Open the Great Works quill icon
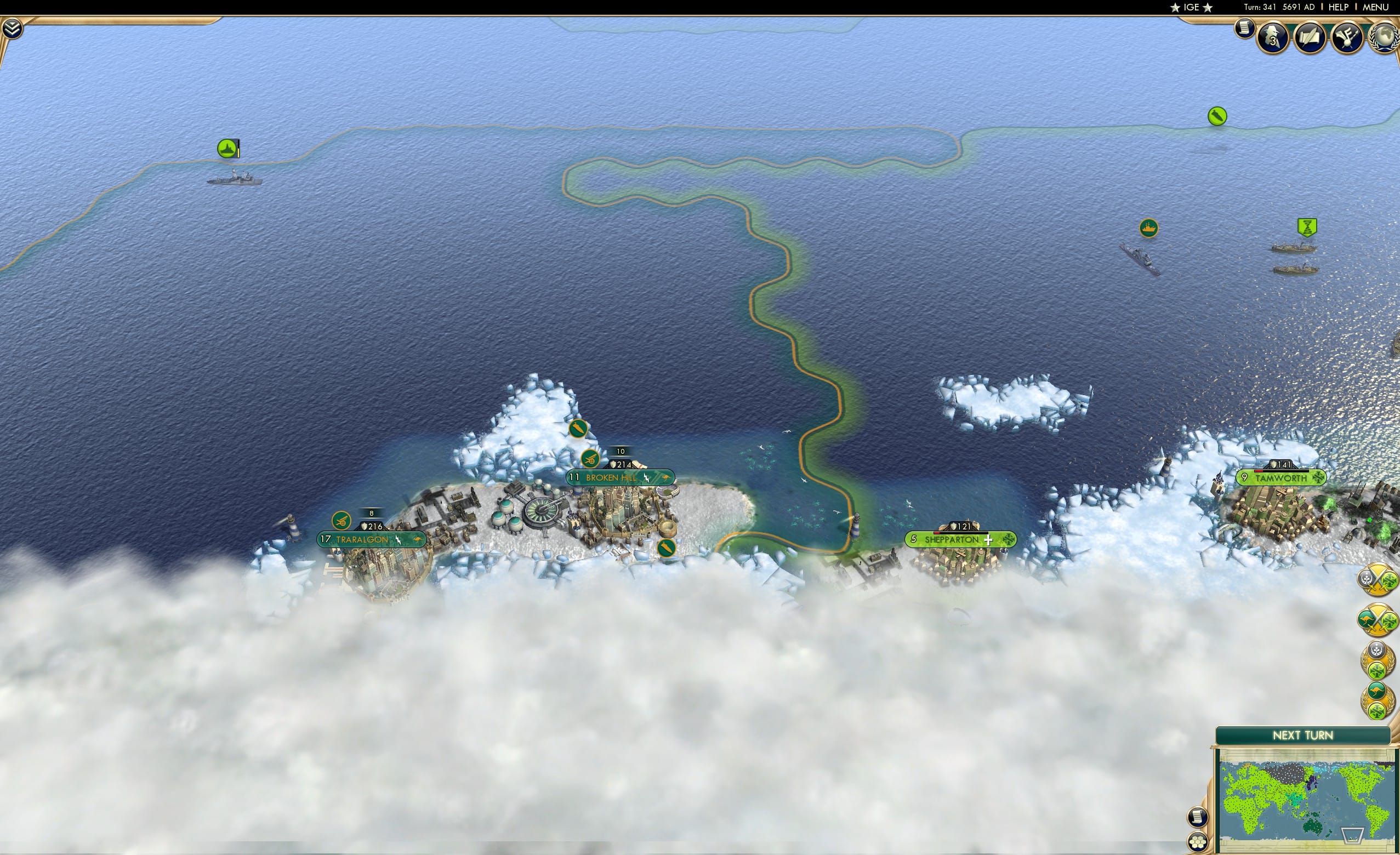This screenshot has height=855, width=1400. (x=1310, y=38)
